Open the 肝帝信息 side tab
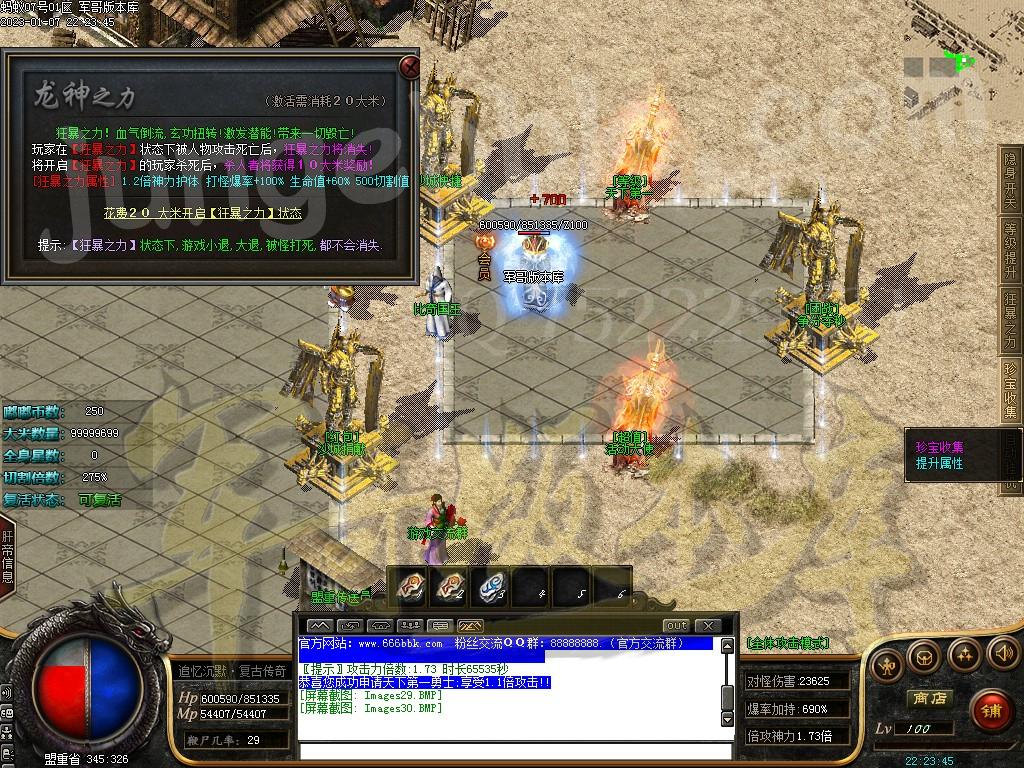This screenshot has height=768, width=1024. (7, 550)
